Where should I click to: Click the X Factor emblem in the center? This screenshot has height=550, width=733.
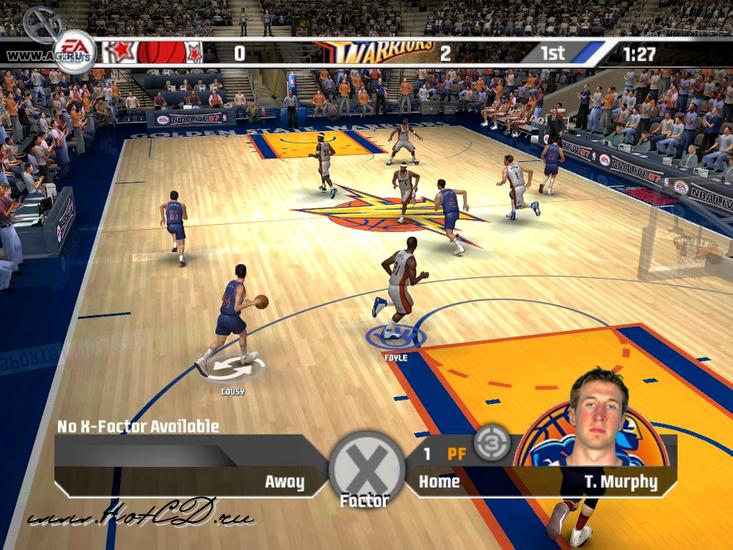tap(366, 465)
